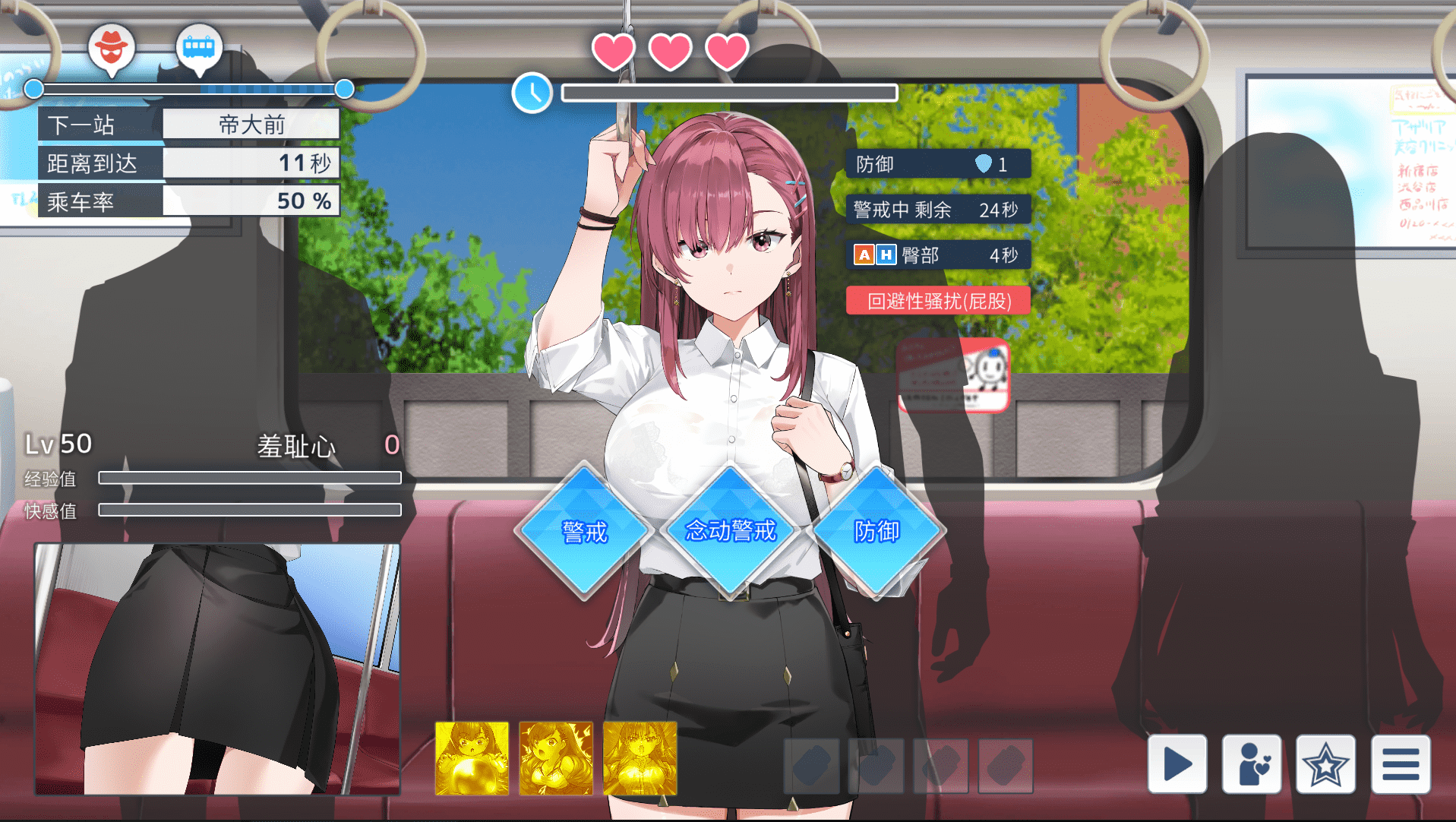Click the 警戒中 剩余 24秒 status bar

click(x=938, y=210)
